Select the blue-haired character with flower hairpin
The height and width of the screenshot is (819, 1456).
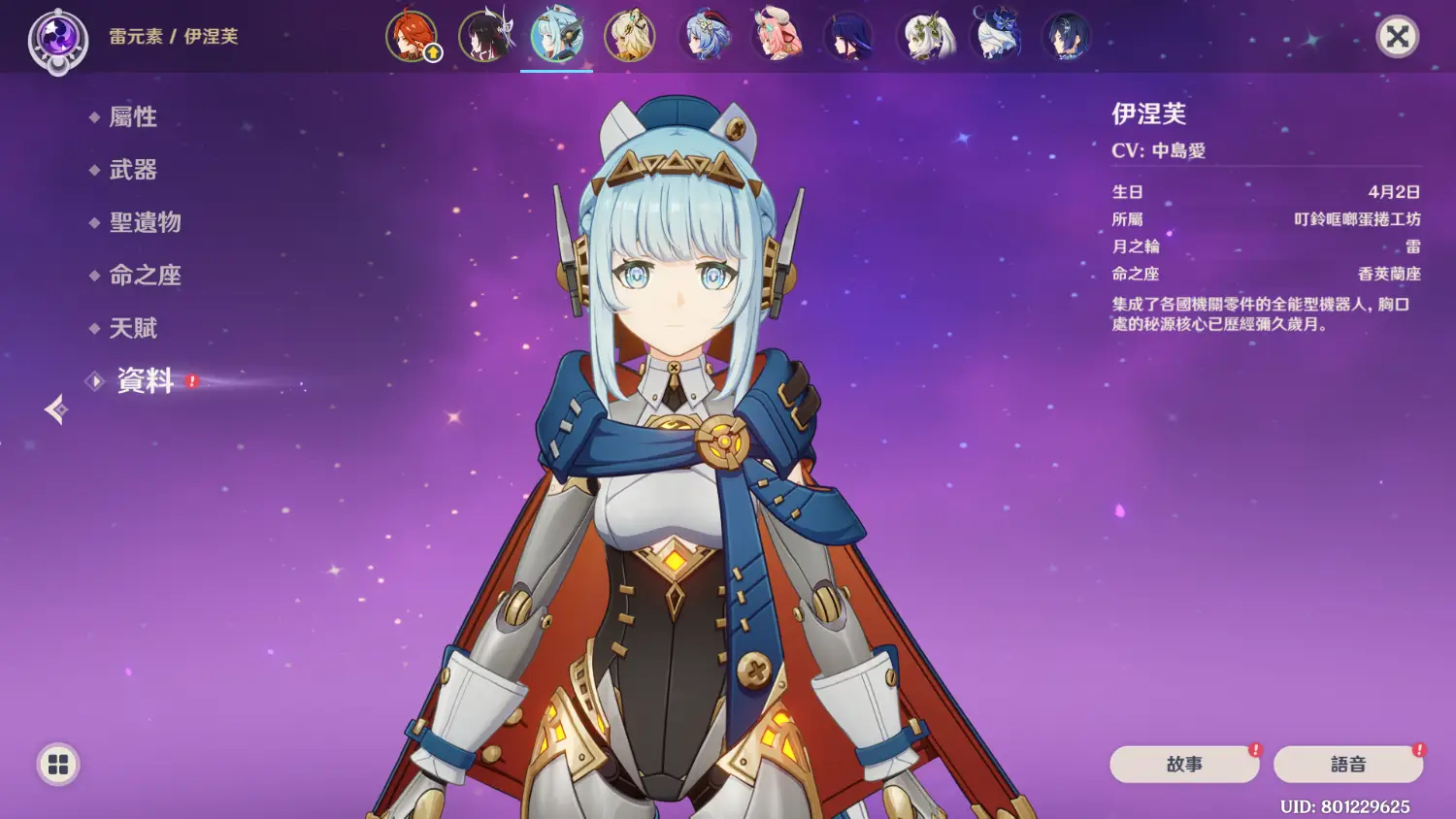coord(704,37)
